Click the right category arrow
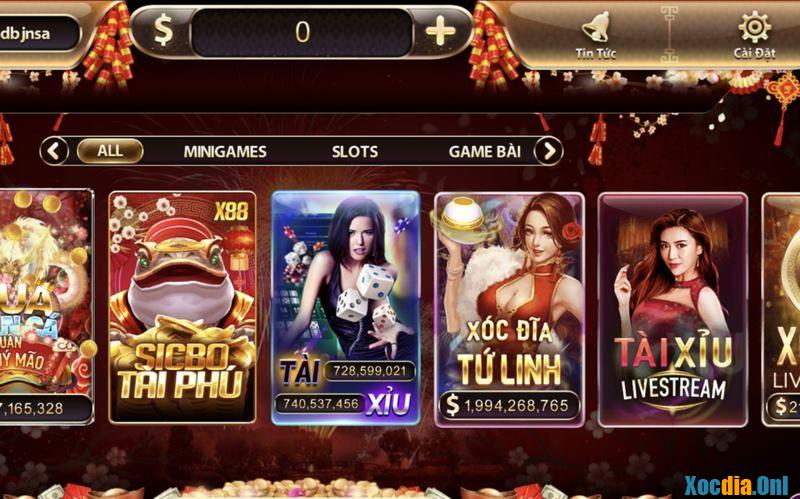 (548, 151)
